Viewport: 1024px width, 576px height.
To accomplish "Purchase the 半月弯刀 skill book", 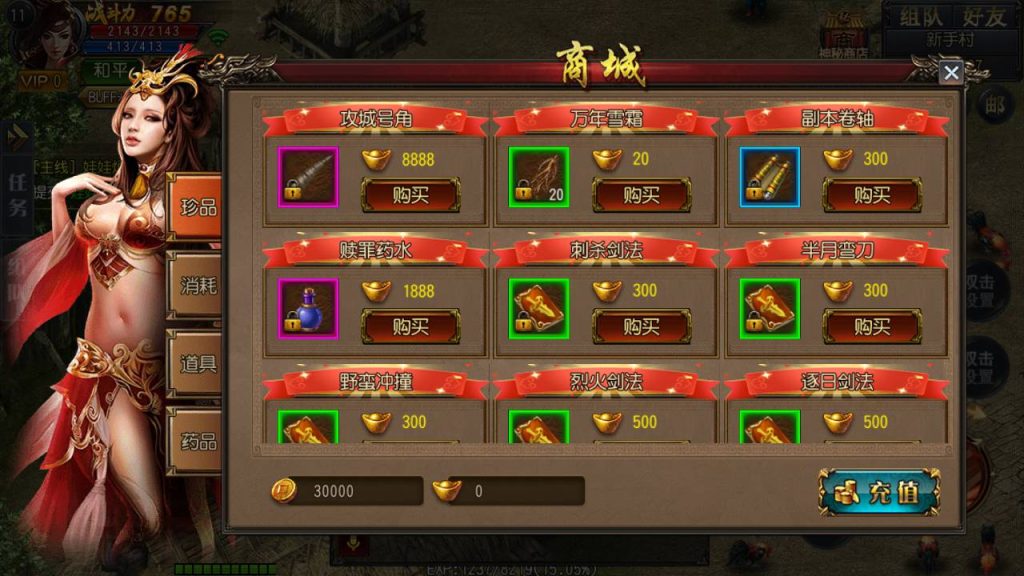I will coord(871,326).
